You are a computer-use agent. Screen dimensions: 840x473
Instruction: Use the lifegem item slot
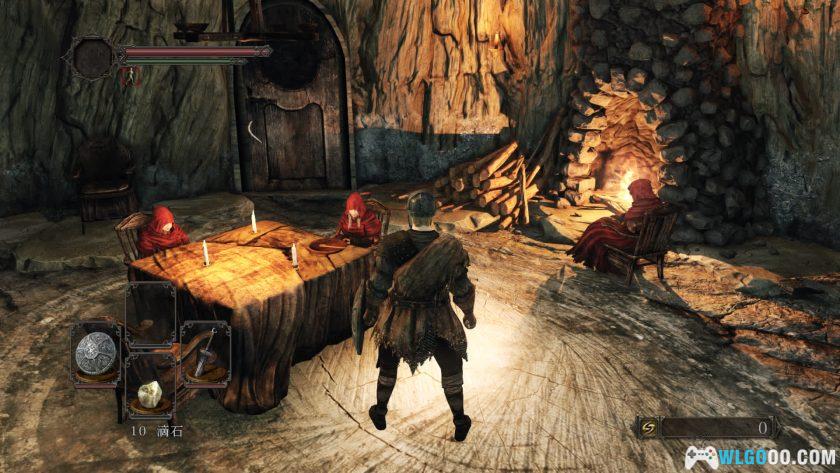[x=151, y=392]
